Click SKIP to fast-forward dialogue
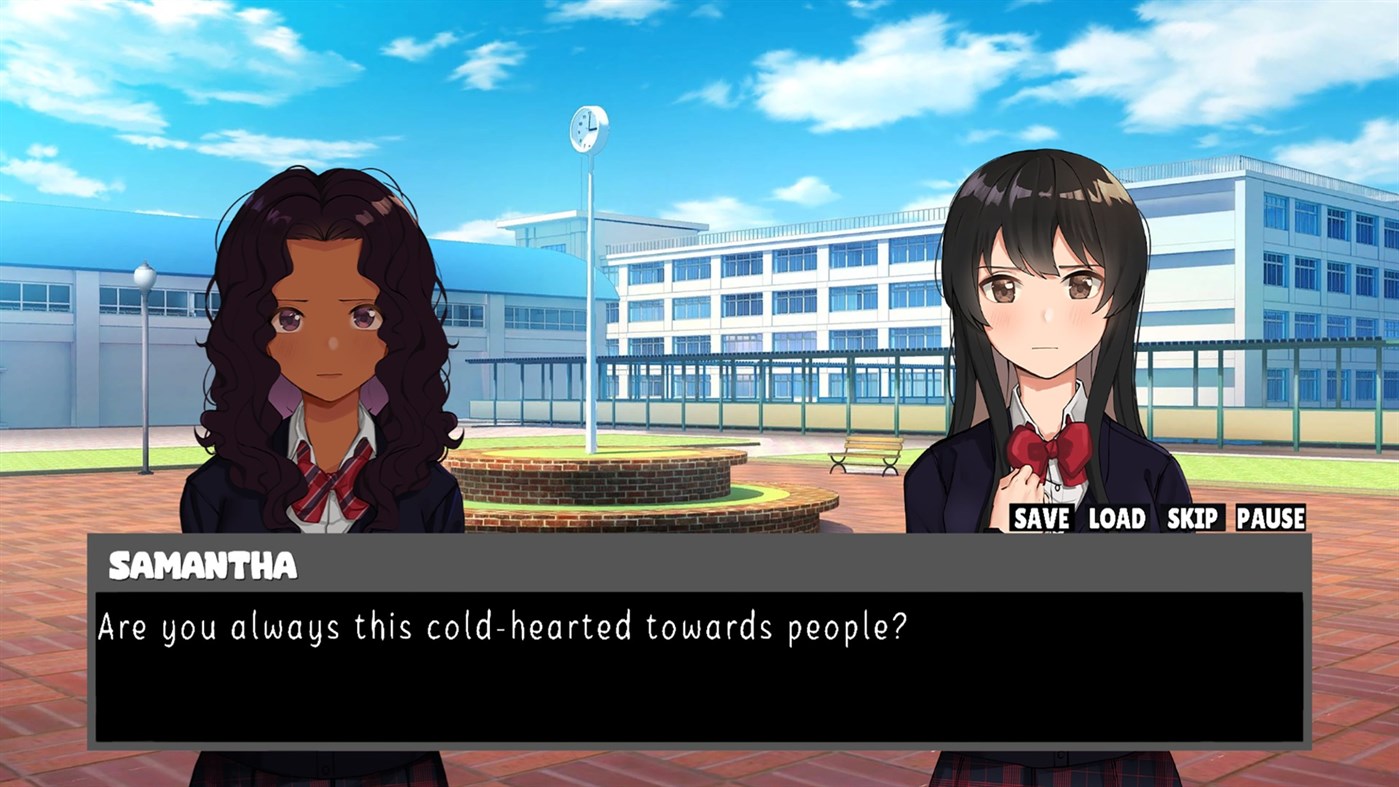Image resolution: width=1399 pixels, height=787 pixels. [1193, 519]
